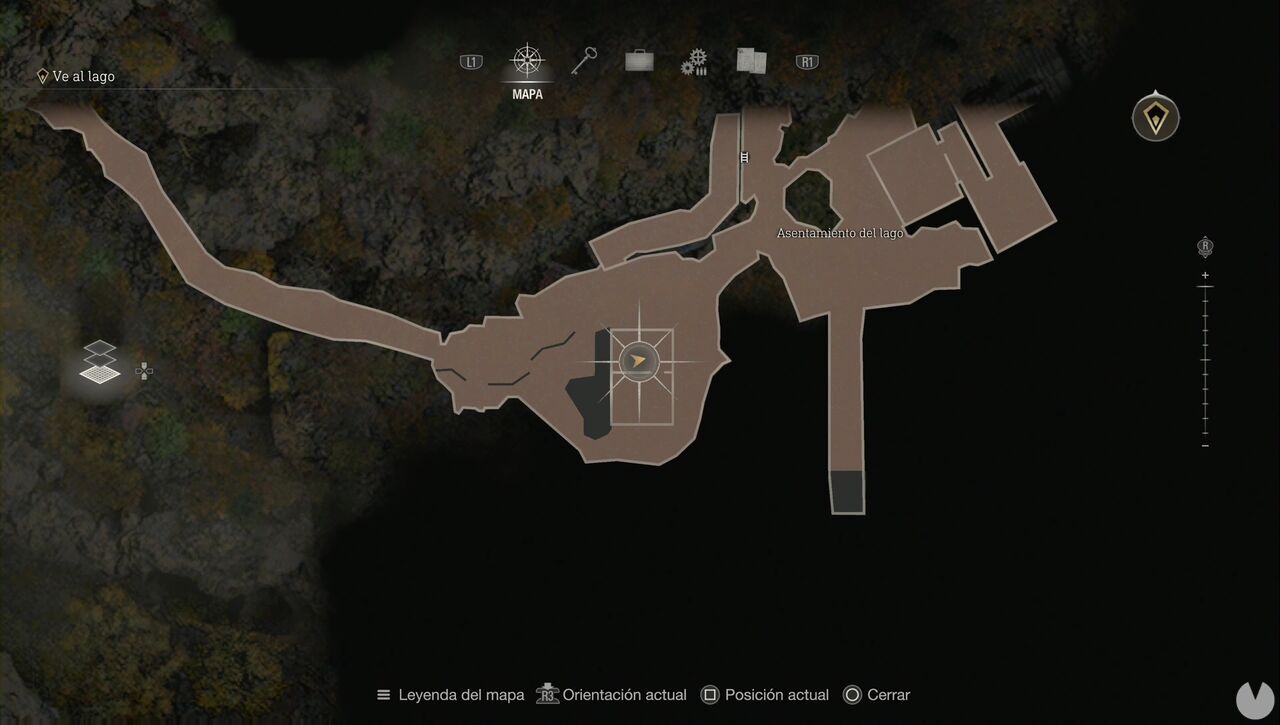Click the R stick icon above the zoom scale

1204,245
